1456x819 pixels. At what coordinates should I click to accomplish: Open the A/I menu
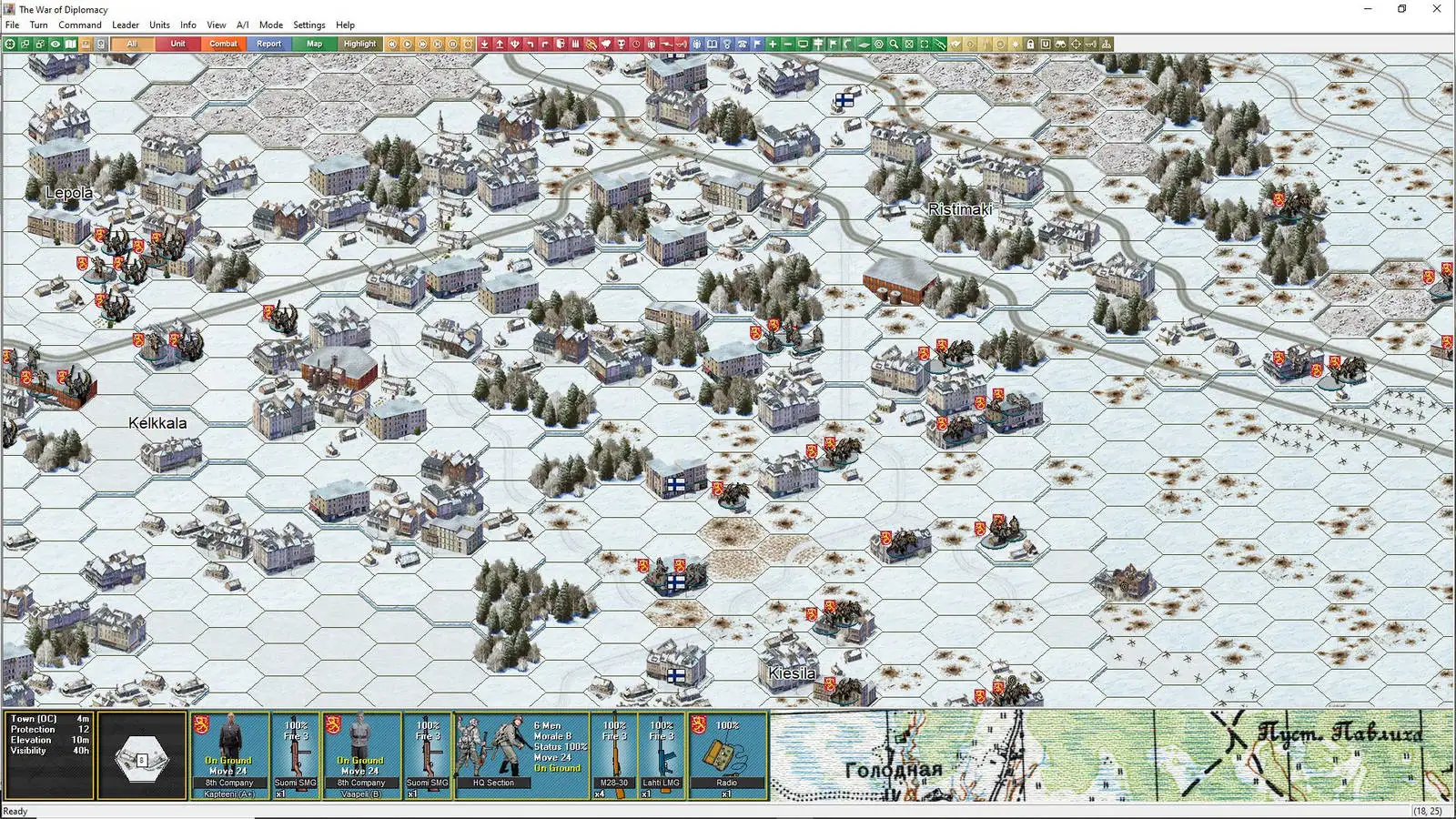coord(241,25)
